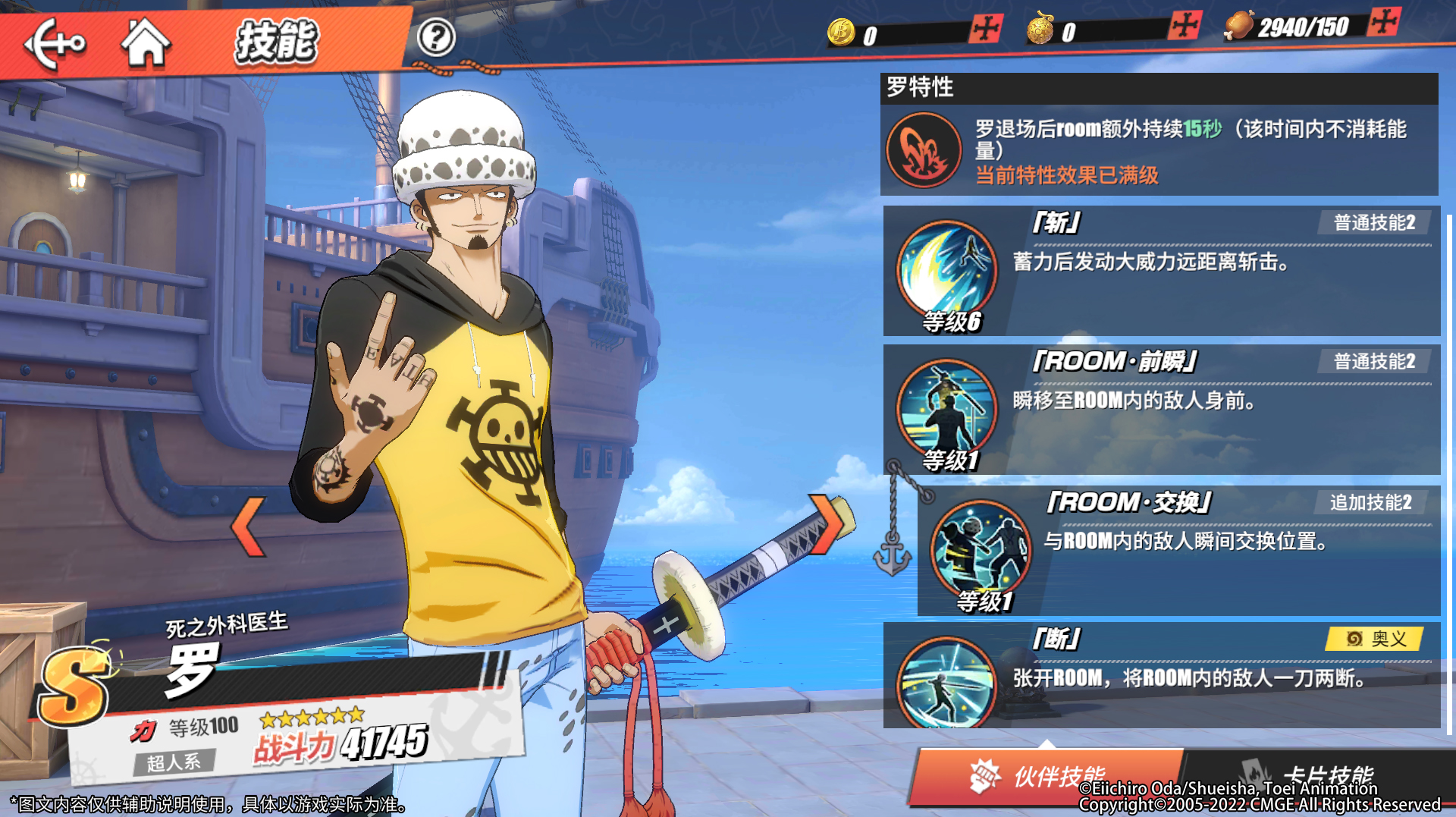Image resolution: width=1456 pixels, height=817 pixels.
Task: Show the previous character with left arrow
Action: (x=249, y=526)
